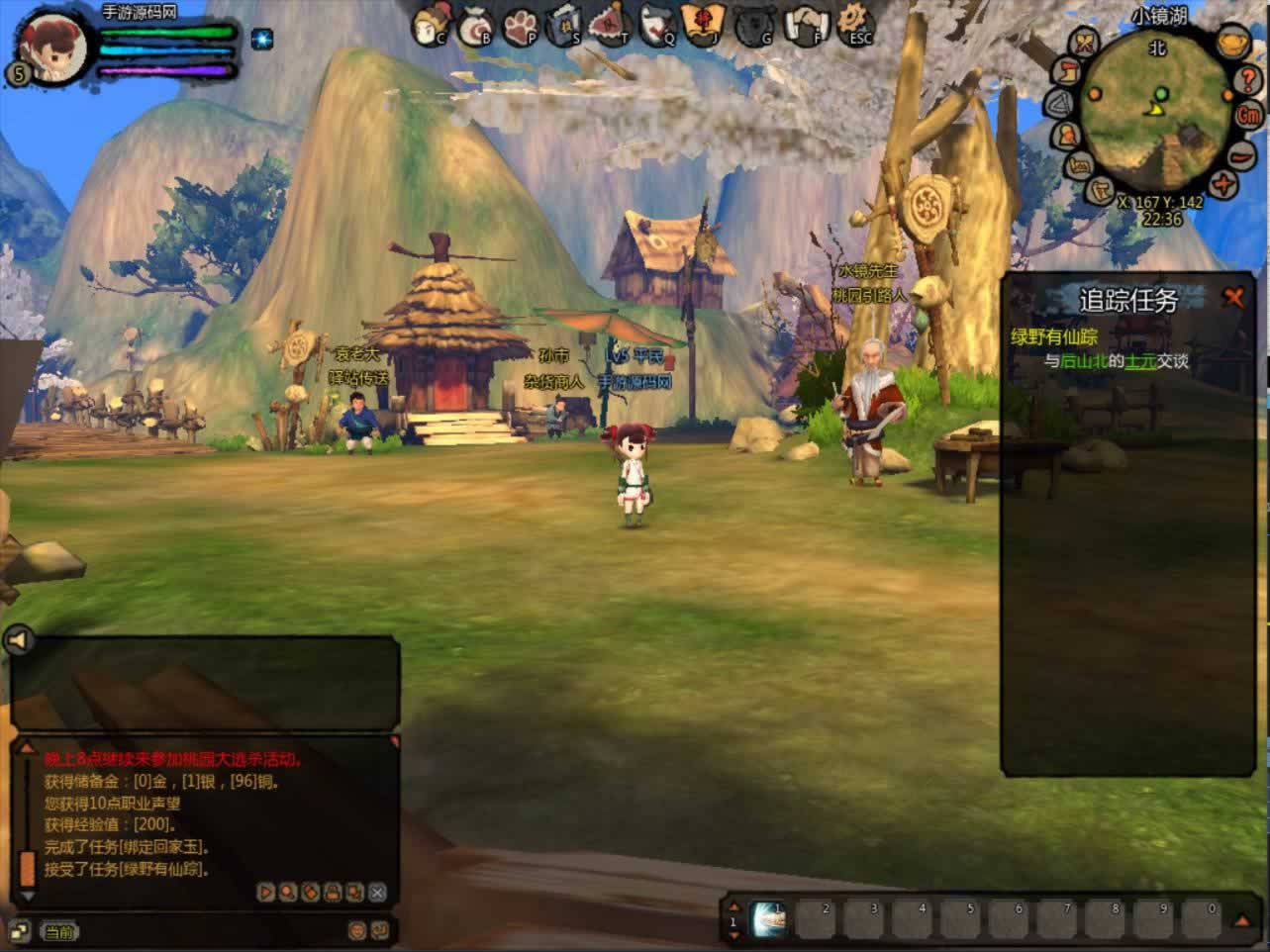
Task: Open the quest log icon labeled Q
Action: click(x=658, y=25)
